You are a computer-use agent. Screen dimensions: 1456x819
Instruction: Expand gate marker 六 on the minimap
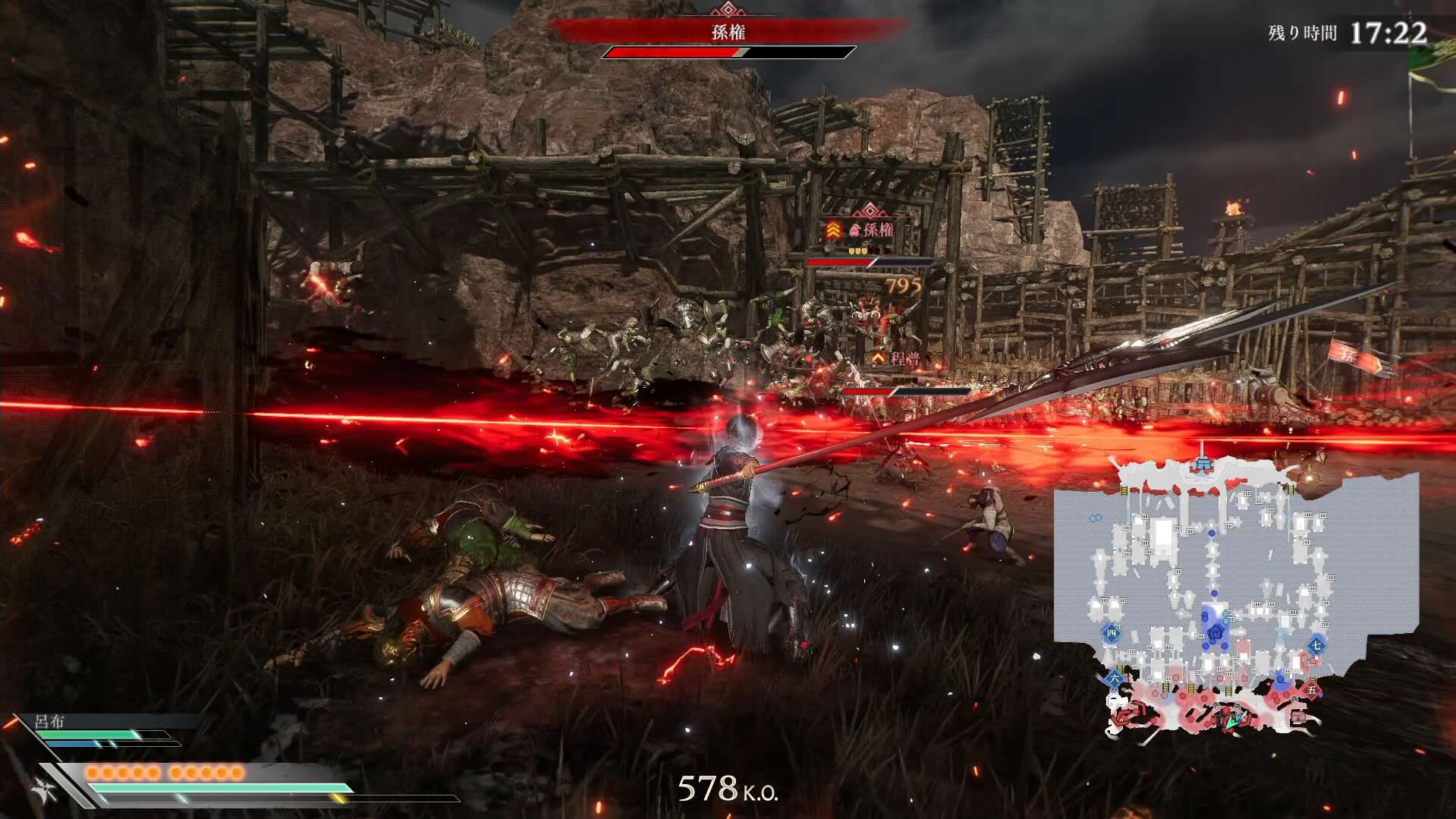click(x=1115, y=679)
